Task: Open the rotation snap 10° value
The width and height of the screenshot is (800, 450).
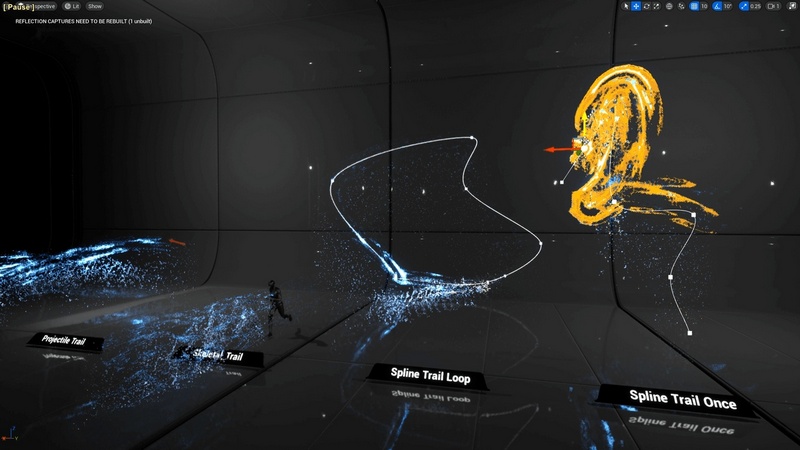Action: [728, 6]
